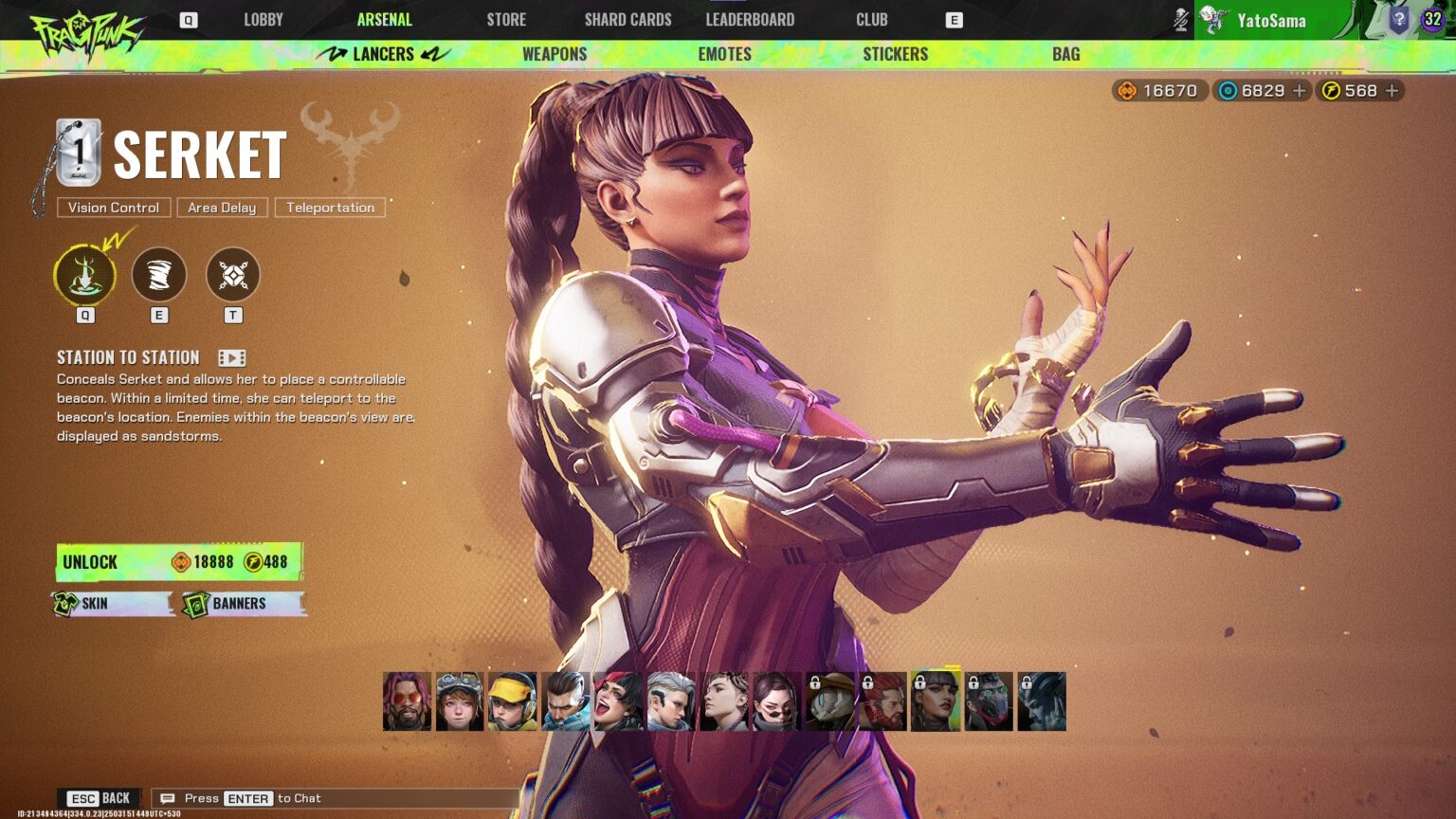Unlock Serket with the Unlock button

tap(179, 562)
